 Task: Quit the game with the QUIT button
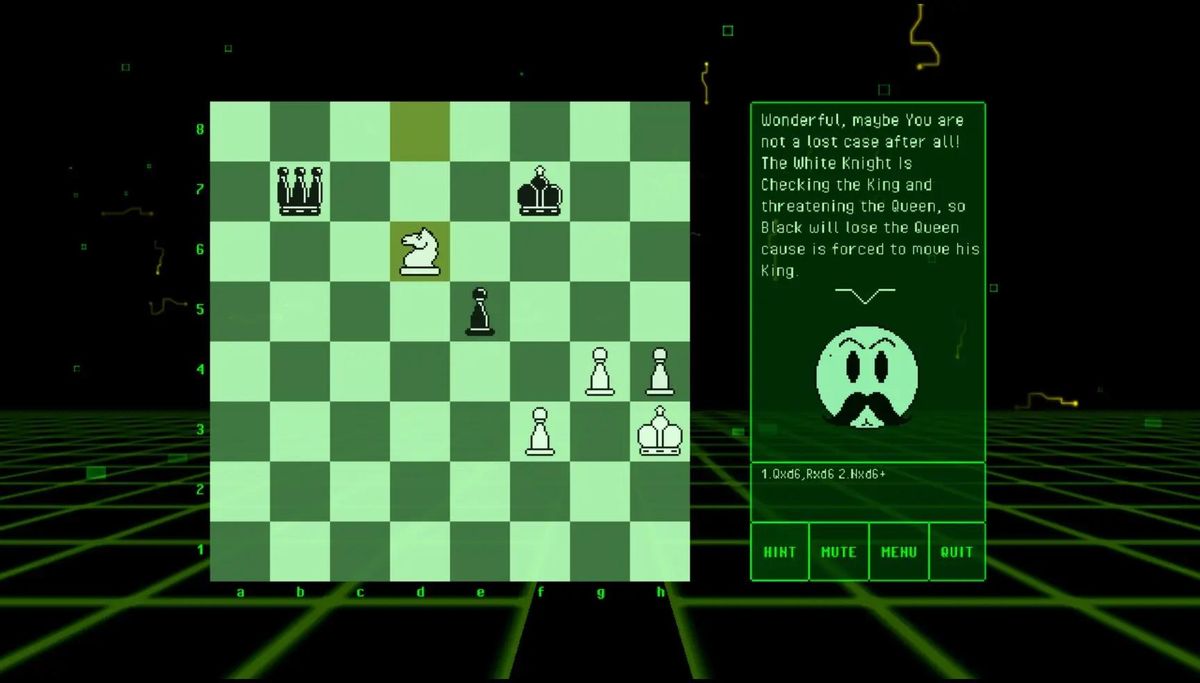[x=957, y=551]
